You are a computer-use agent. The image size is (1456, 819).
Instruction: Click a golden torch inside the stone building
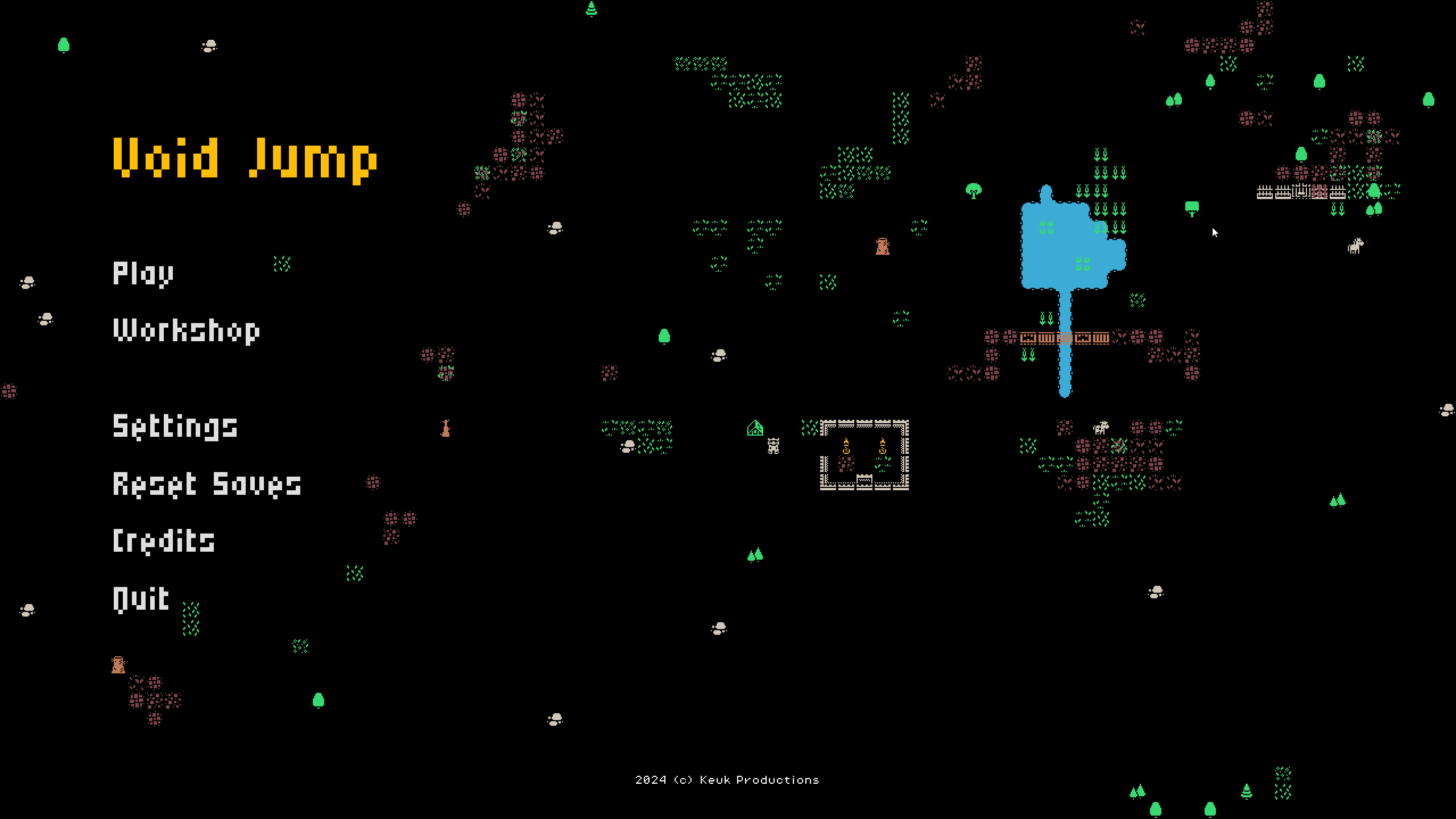[x=846, y=446]
